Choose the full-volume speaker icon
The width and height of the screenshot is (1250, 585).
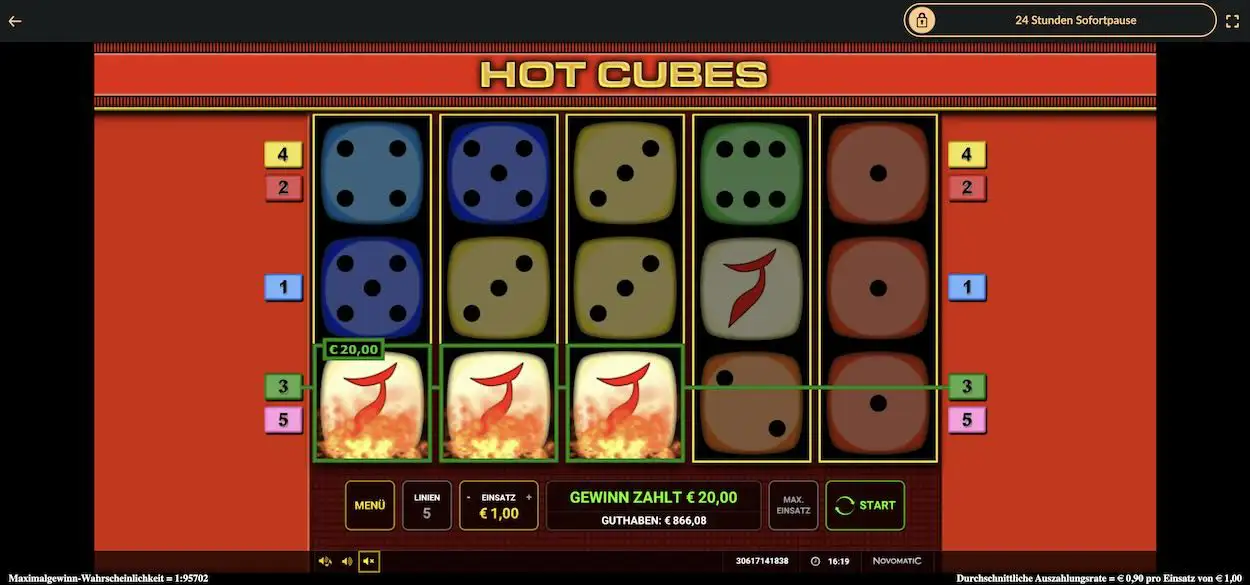pyautogui.click(x=325, y=561)
